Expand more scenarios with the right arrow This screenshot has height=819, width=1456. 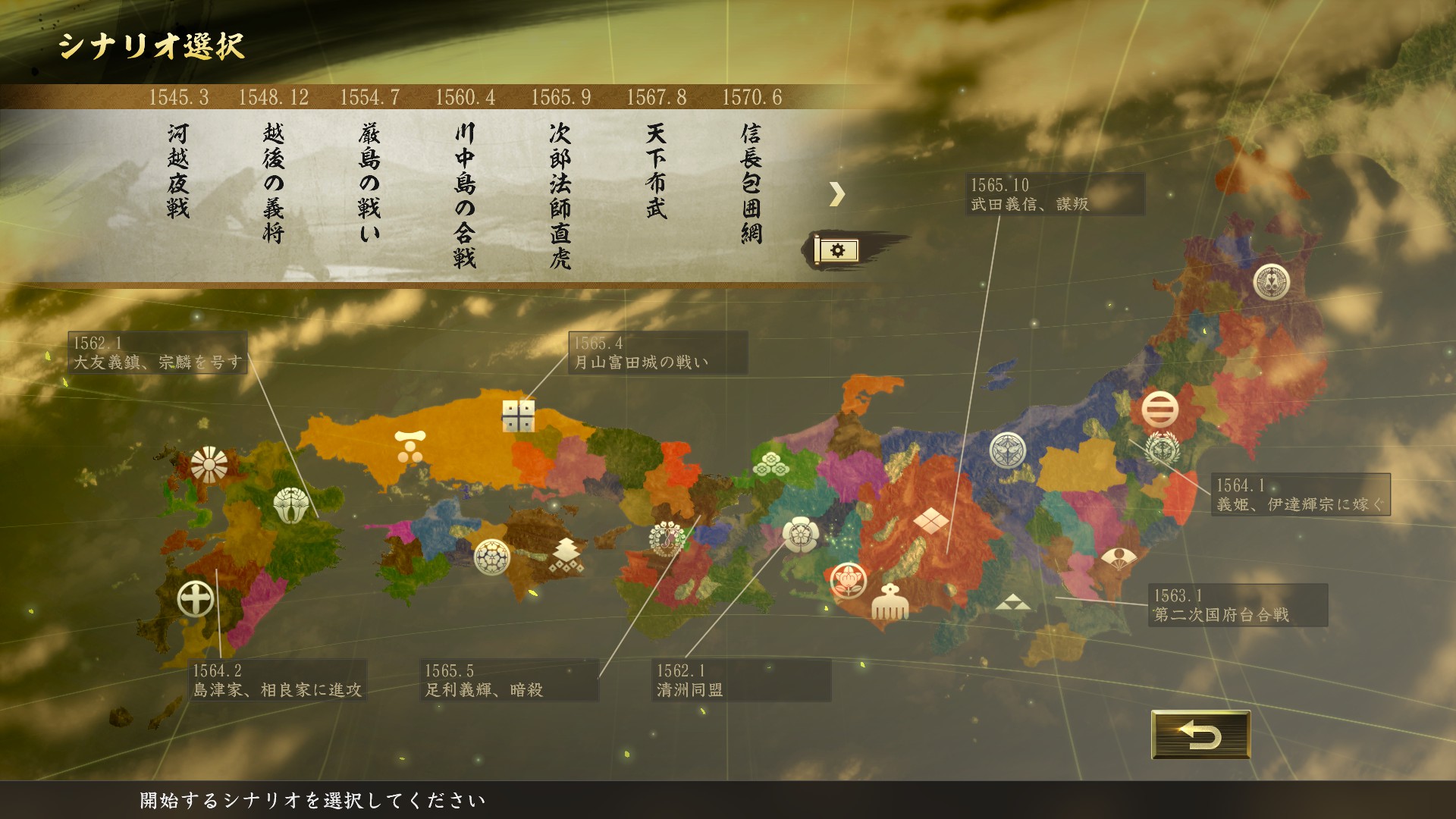[x=839, y=195]
